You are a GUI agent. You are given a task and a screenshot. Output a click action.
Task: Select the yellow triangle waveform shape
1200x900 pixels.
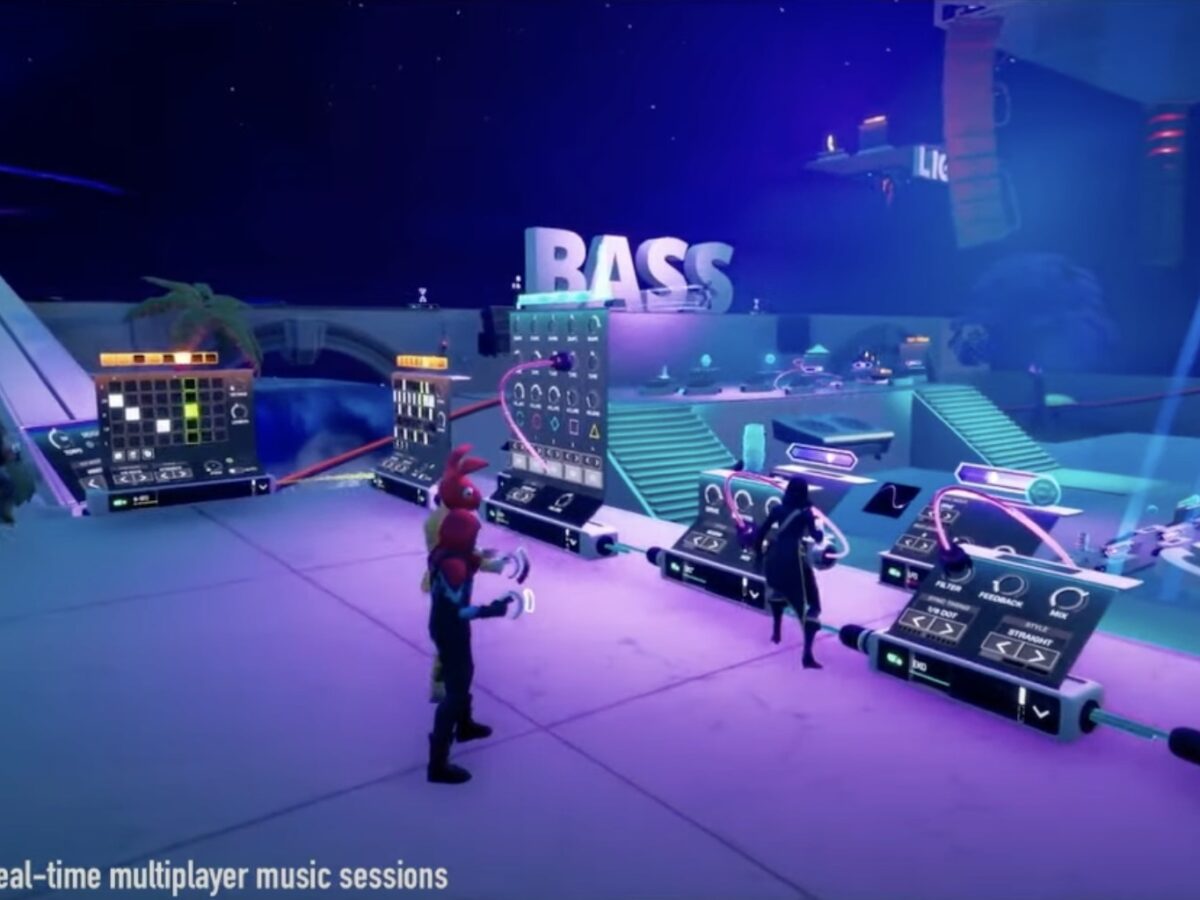[x=594, y=430]
